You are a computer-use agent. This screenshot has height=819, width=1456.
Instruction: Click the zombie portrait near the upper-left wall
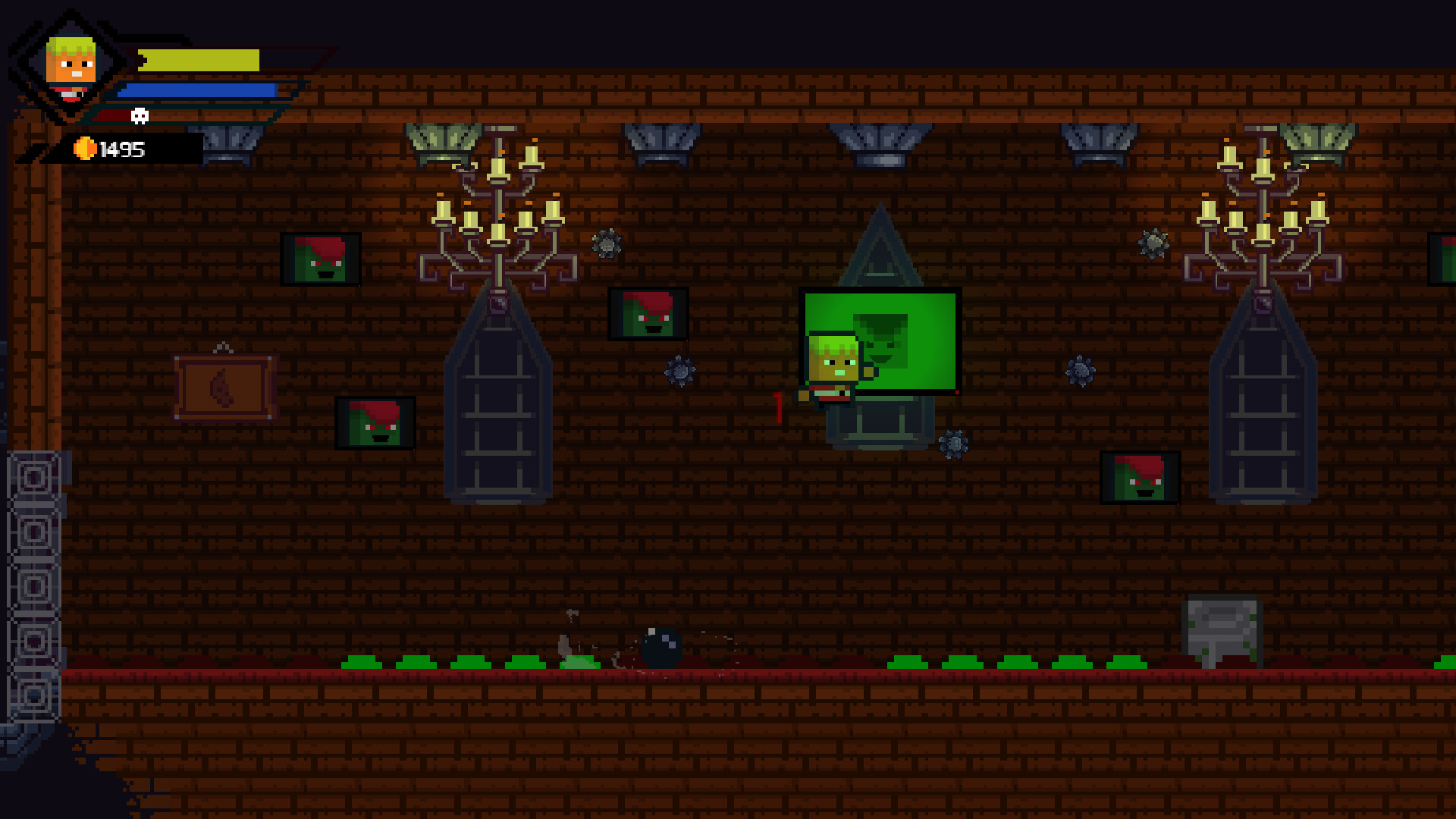pyautogui.click(x=322, y=259)
